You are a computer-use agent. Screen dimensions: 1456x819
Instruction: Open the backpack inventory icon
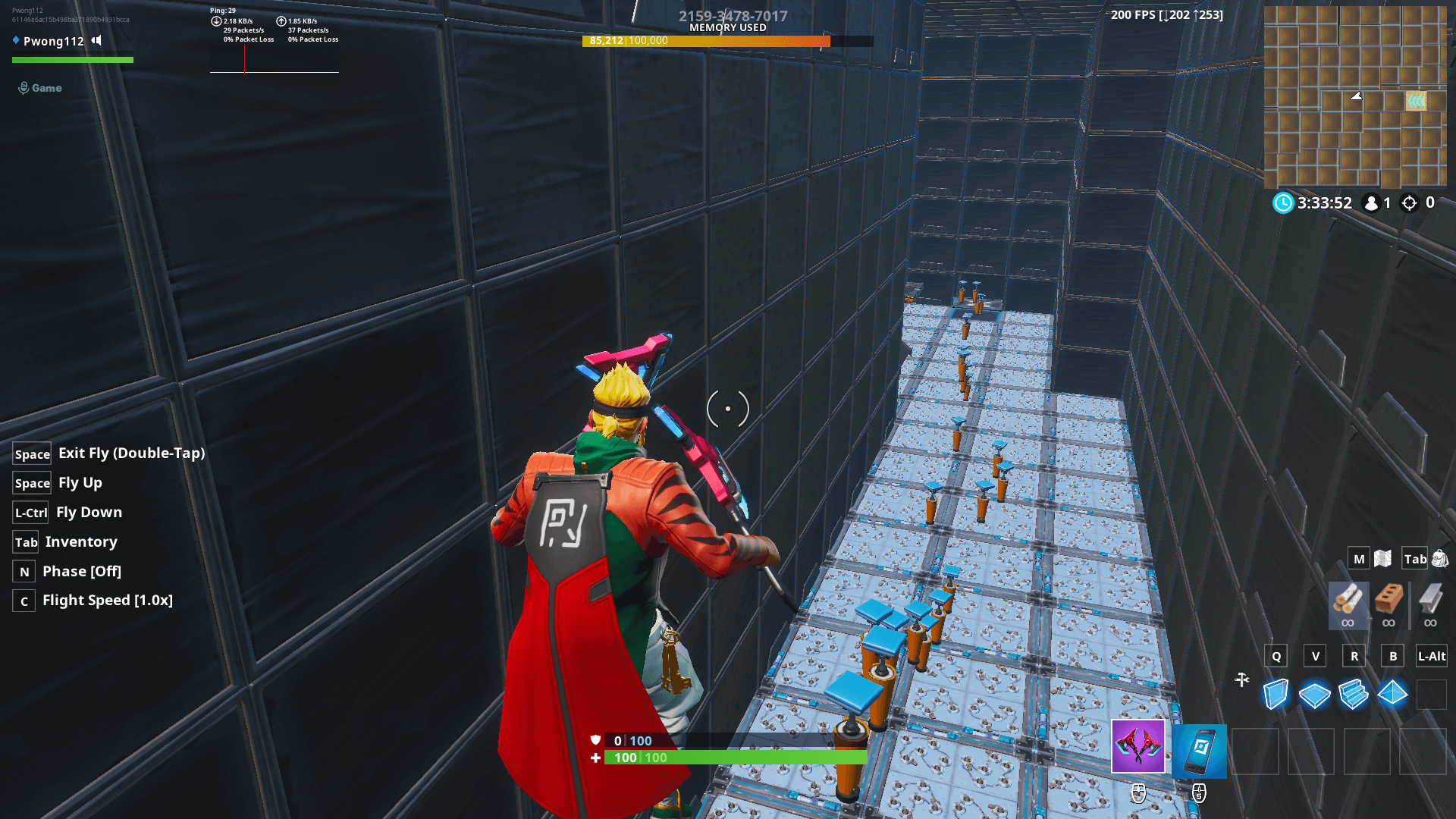point(1441,558)
